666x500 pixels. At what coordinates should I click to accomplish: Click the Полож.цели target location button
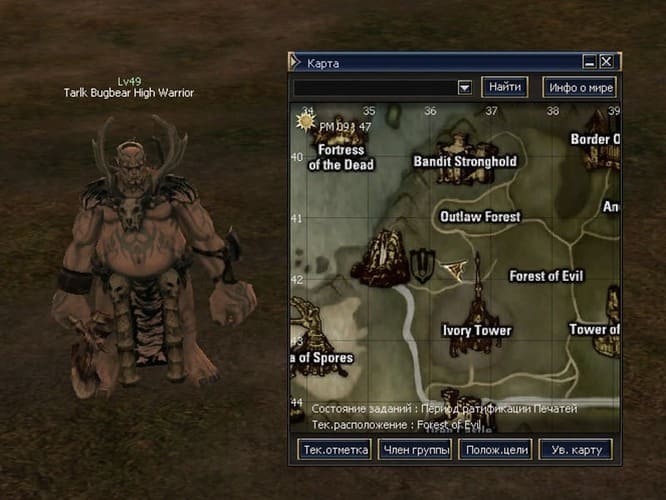pos(495,450)
